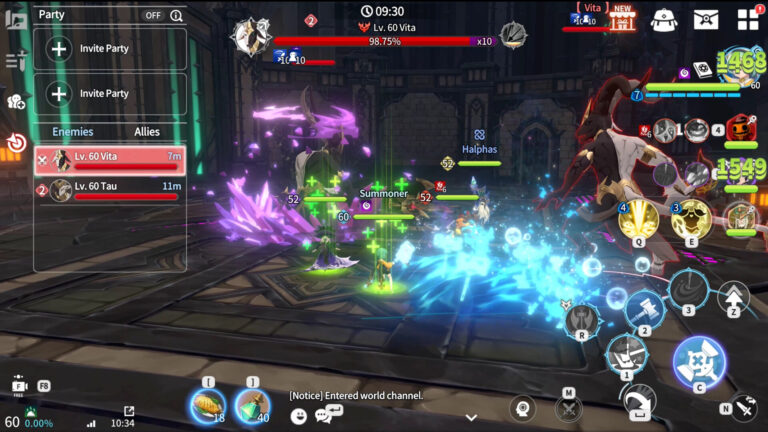Viewport: 768px width, 432px height.
Task: Select the Enemies tab
Action: point(73,132)
